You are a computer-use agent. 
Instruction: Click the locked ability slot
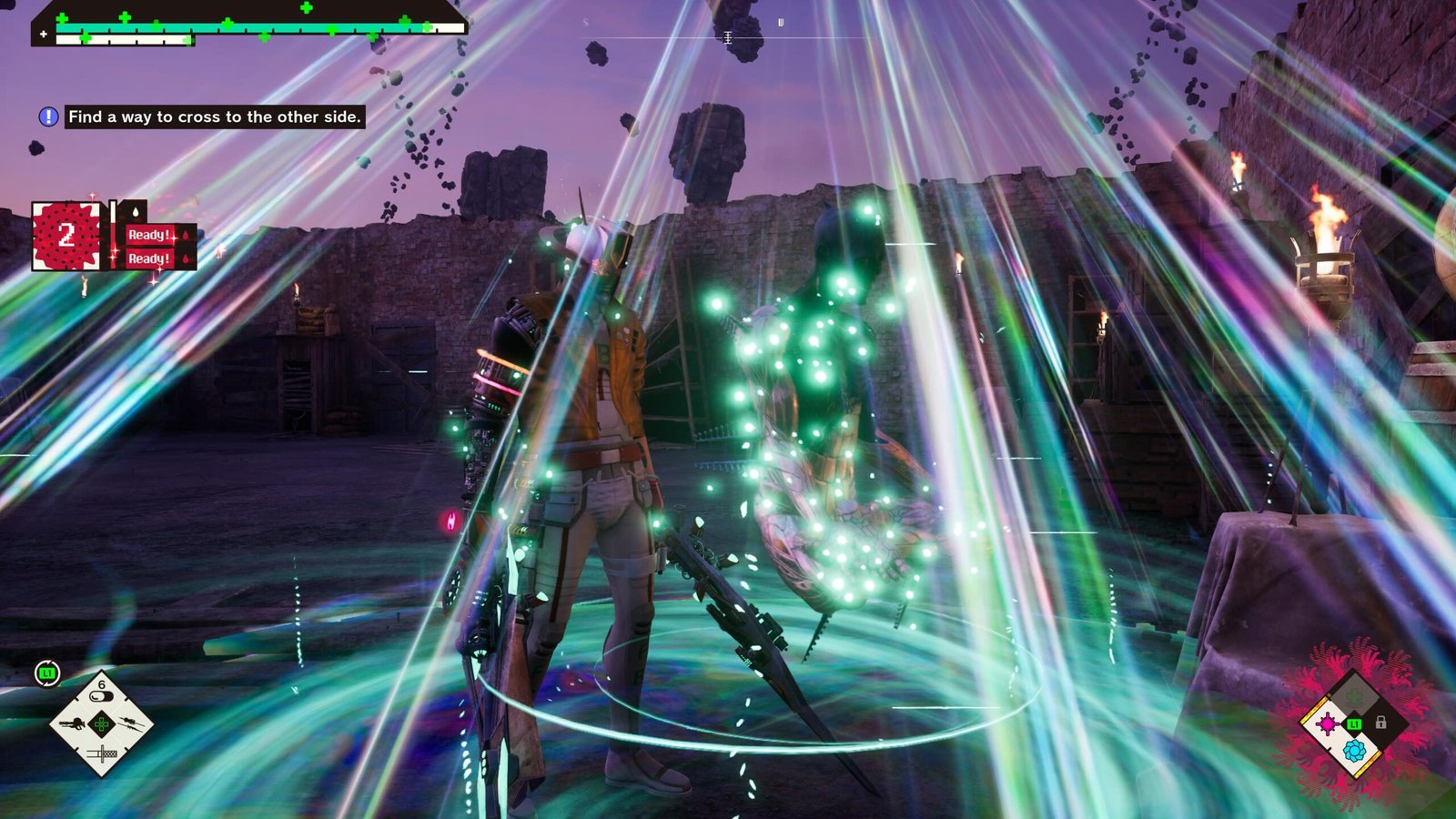1380,723
